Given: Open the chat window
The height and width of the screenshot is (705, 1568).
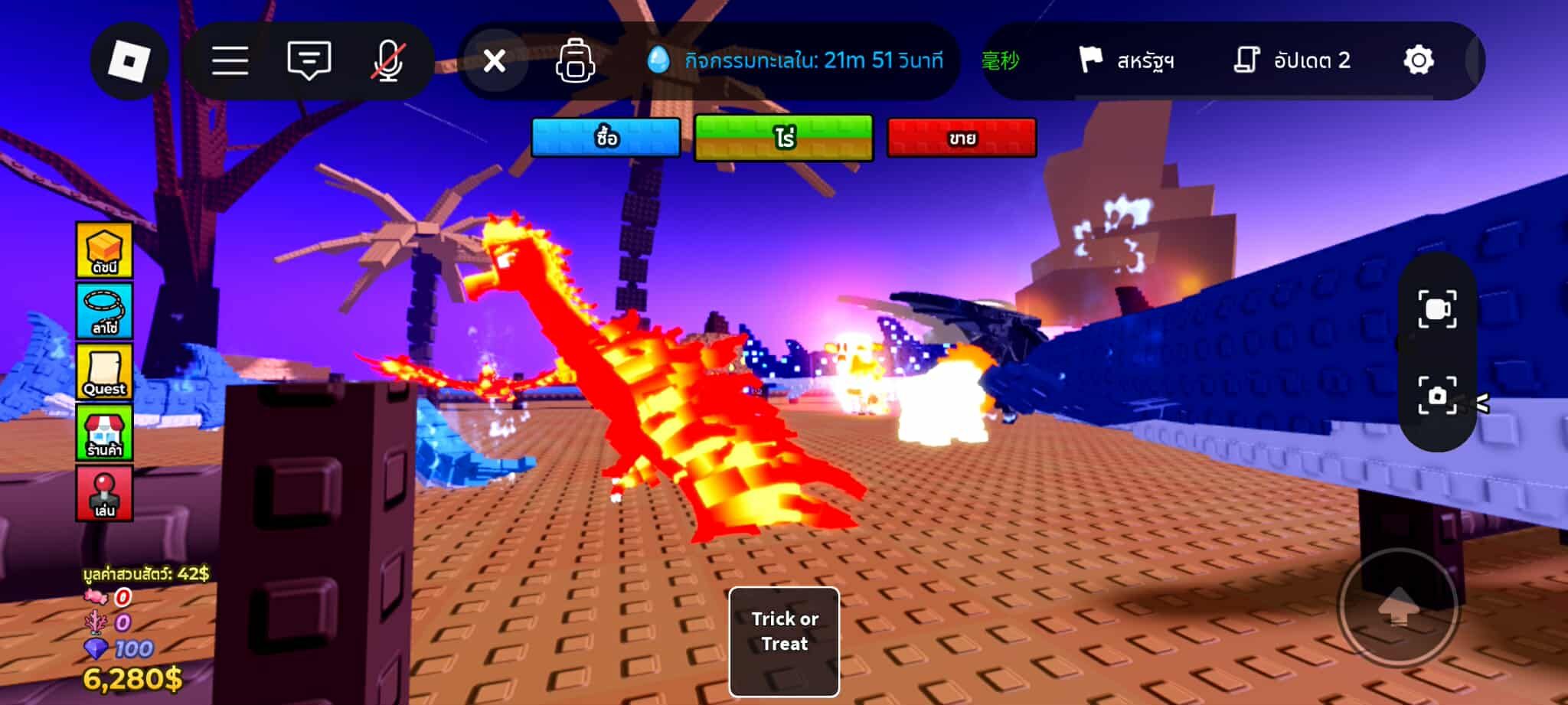Looking at the screenshot, I should click(x=309, y=60).
